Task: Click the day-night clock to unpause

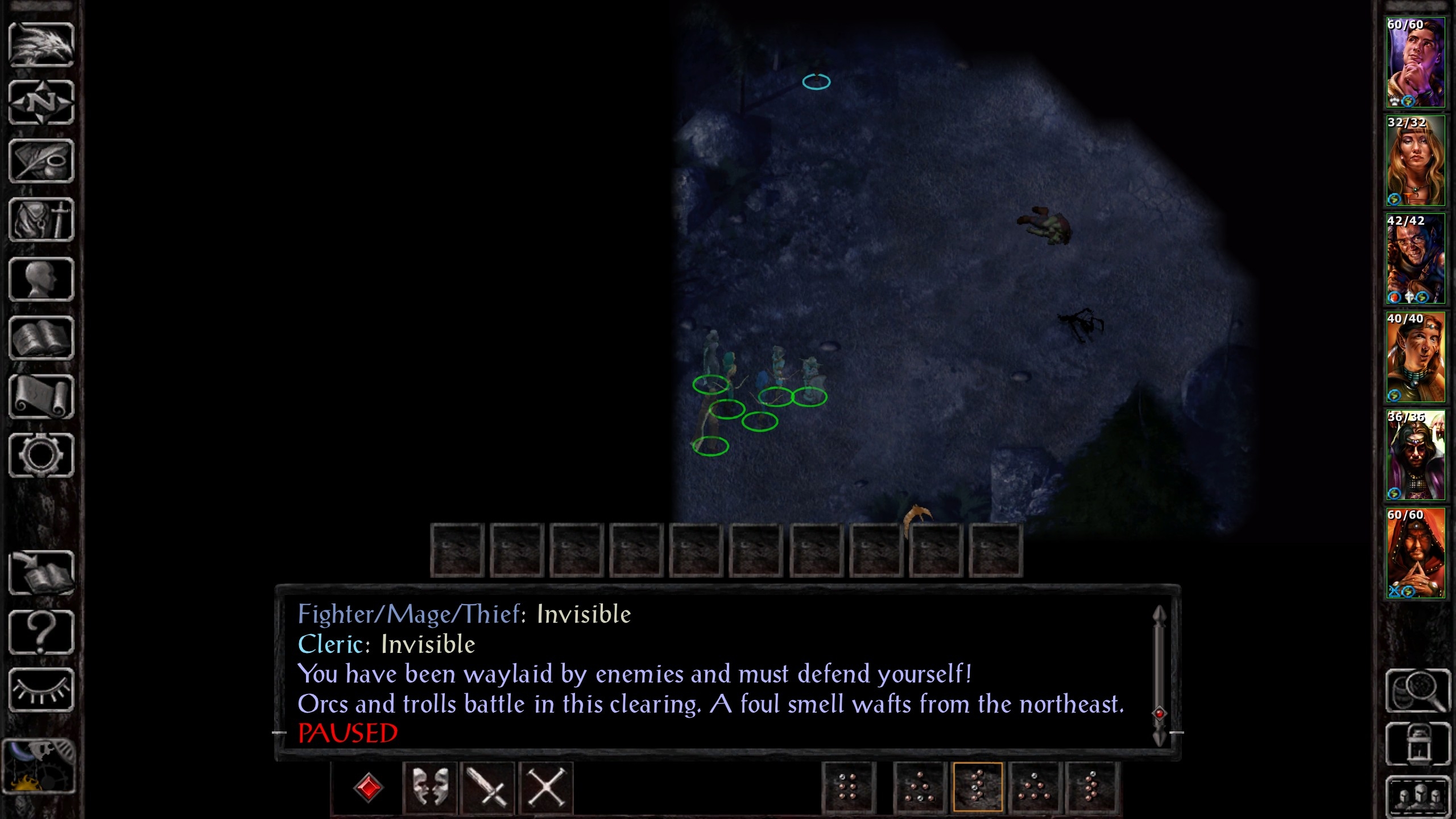Action: point(39,767)
